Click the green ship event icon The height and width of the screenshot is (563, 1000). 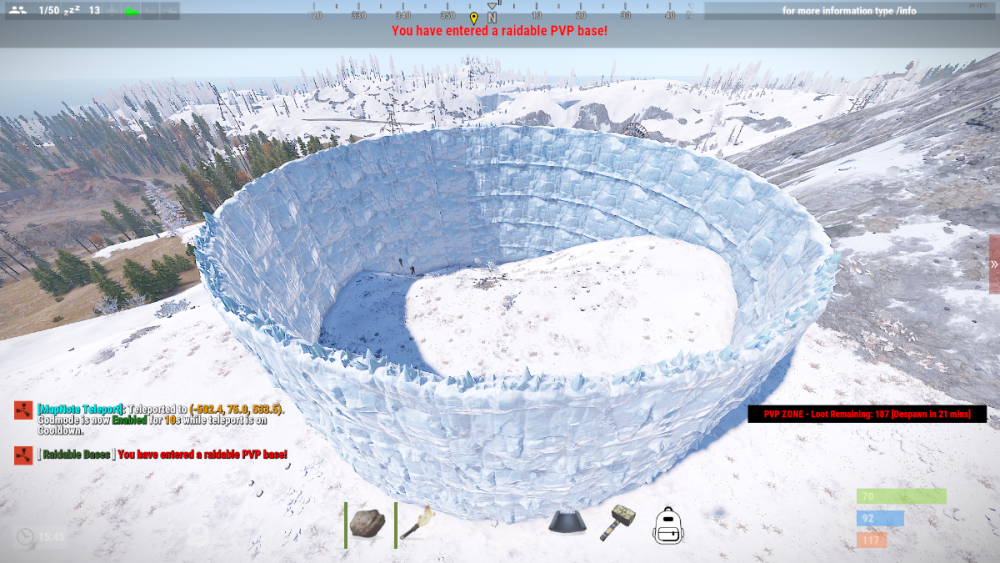tap(132, 11)
